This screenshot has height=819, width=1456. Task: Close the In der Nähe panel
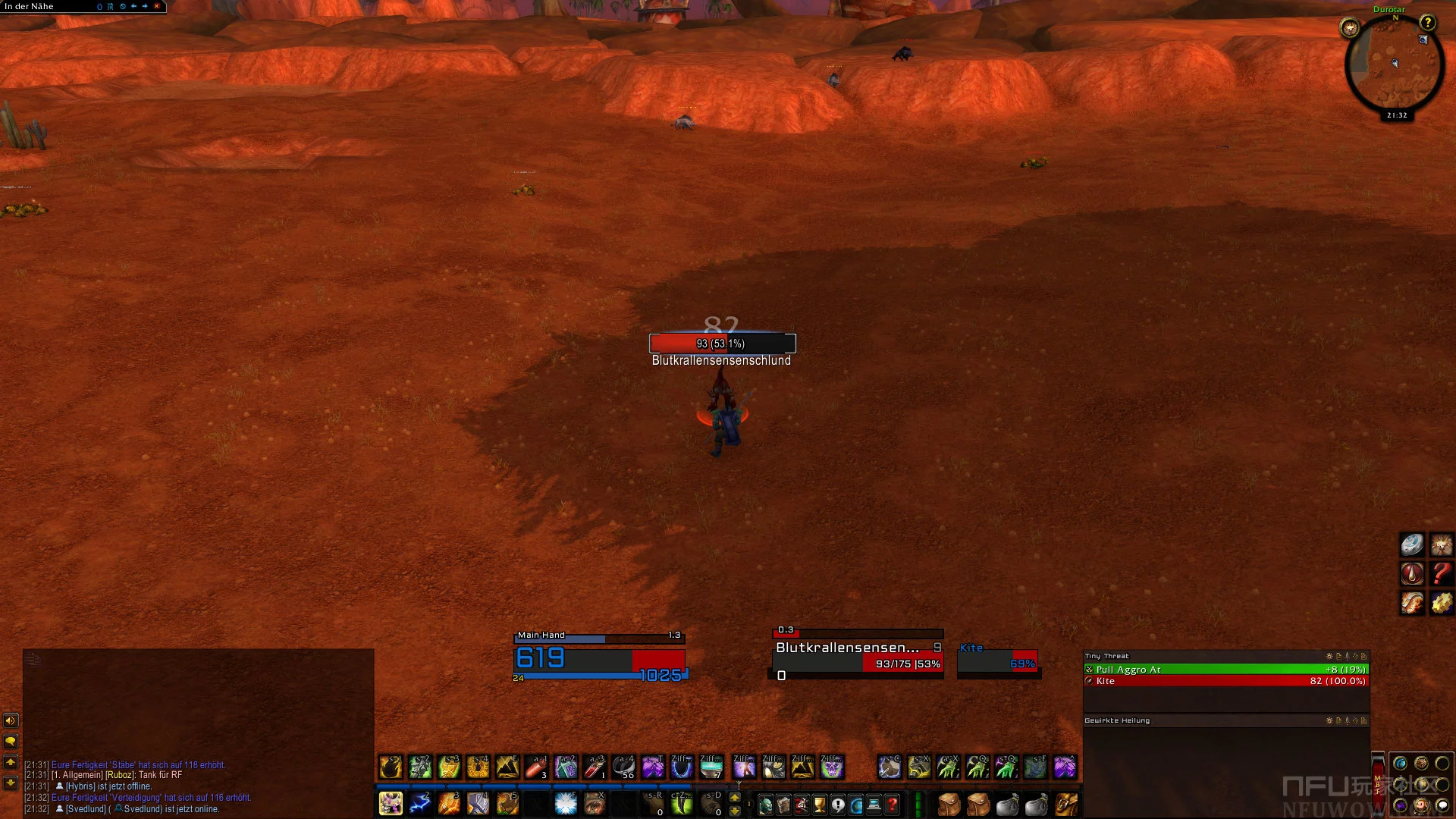click(x=157, y=6)
